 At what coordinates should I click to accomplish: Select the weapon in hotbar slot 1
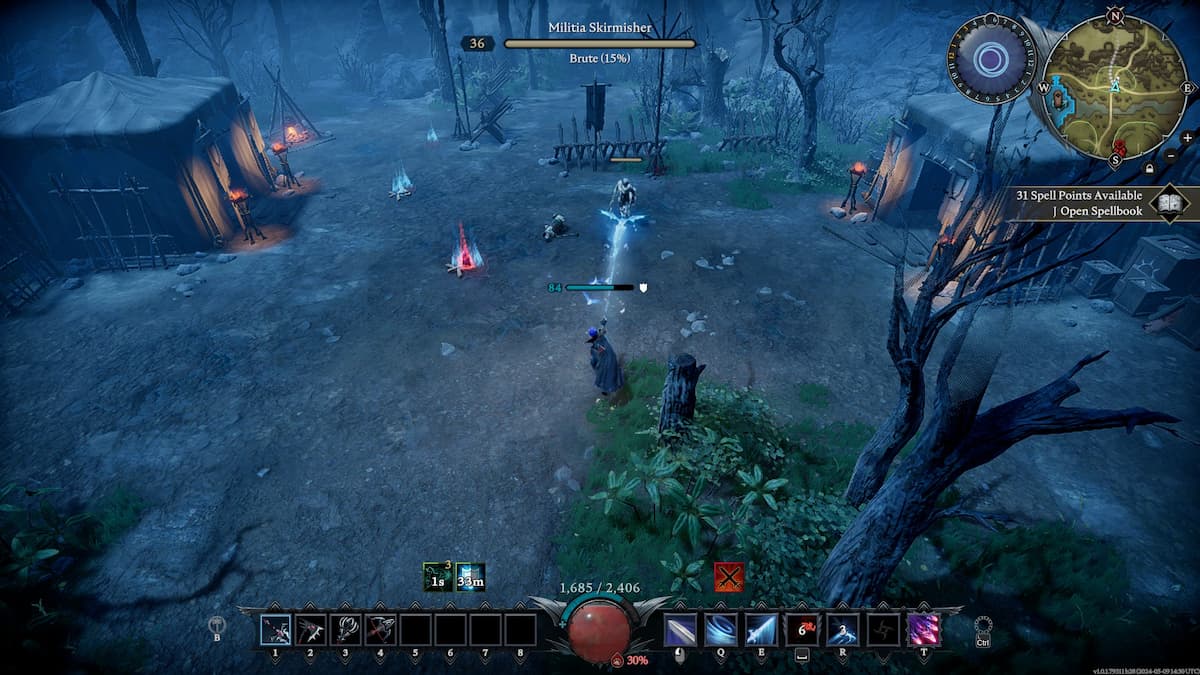(276, 630)
